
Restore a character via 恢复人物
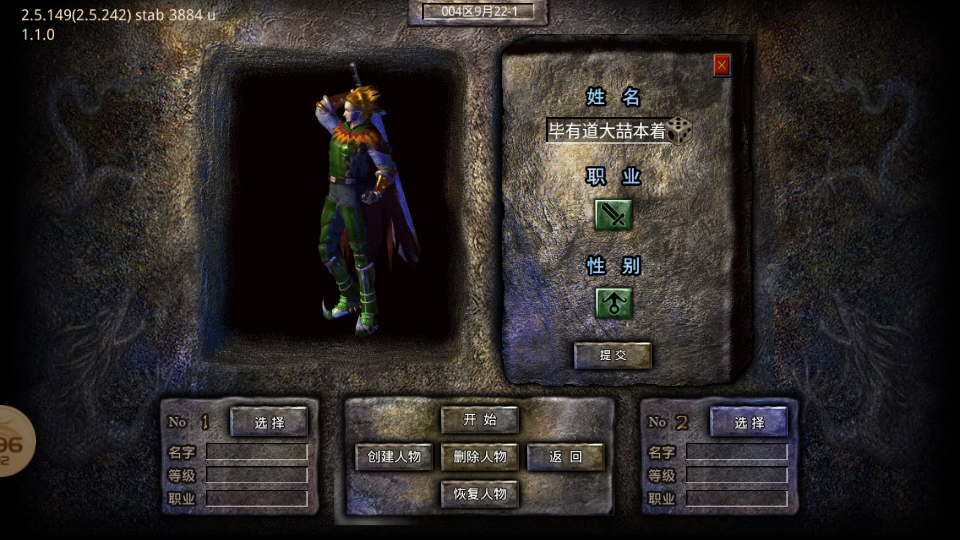pos(480,494)
